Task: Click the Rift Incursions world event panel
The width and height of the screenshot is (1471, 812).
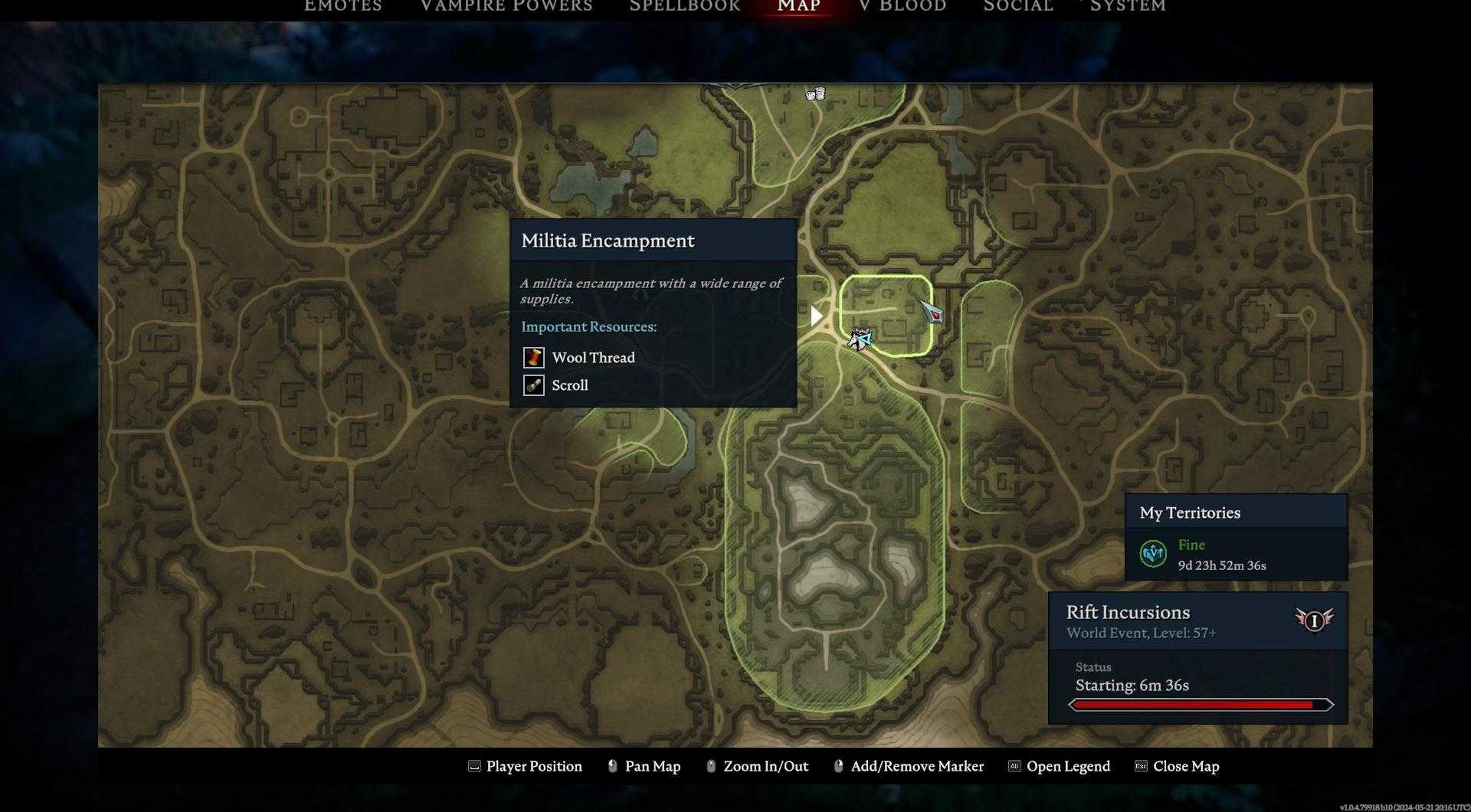Action: tap(1197, 657)
